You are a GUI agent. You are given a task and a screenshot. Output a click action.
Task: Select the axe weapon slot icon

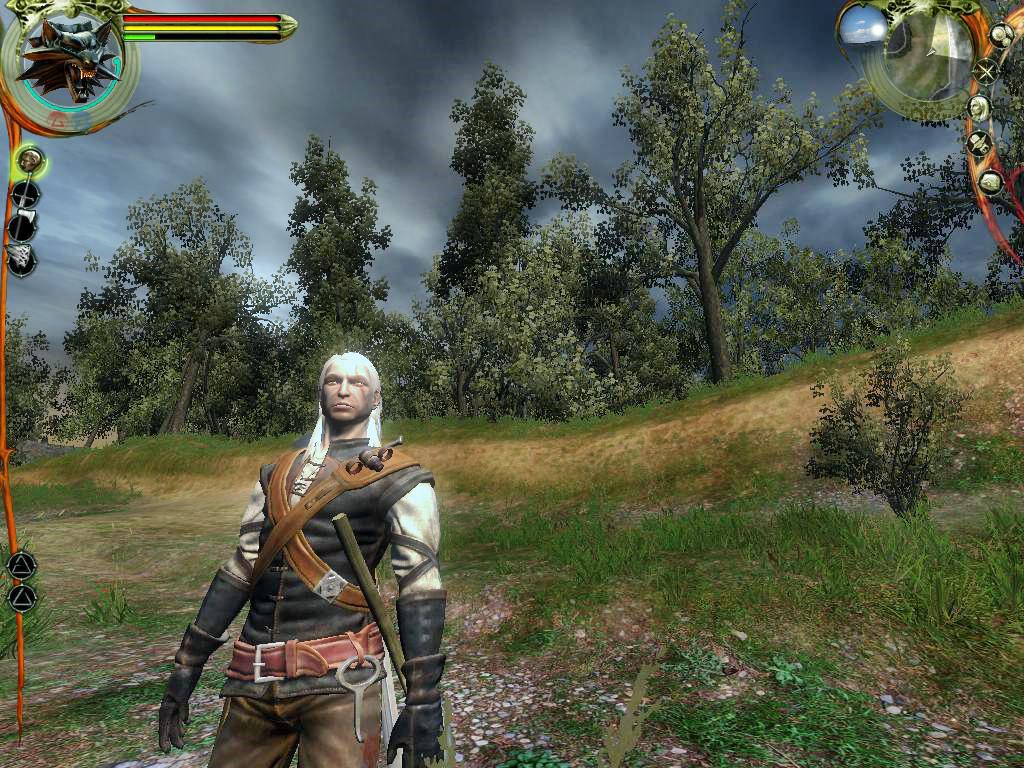[23, 226]
